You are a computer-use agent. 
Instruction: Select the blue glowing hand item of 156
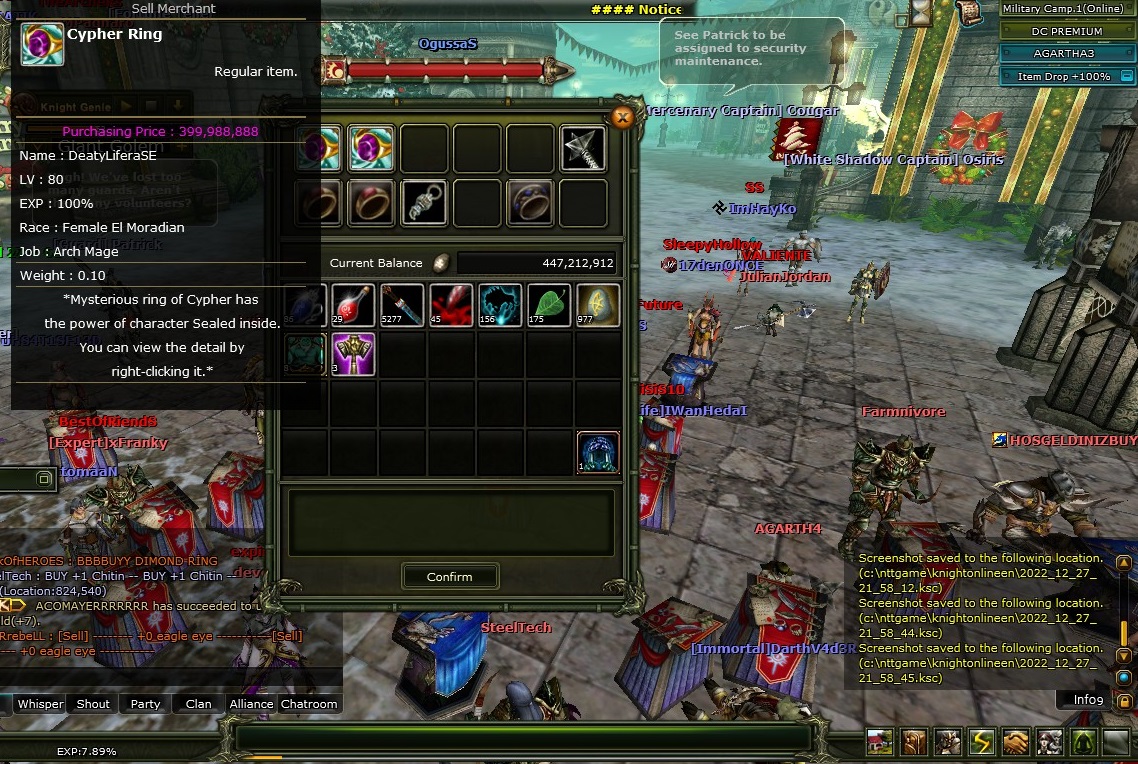tap(499, 305)
